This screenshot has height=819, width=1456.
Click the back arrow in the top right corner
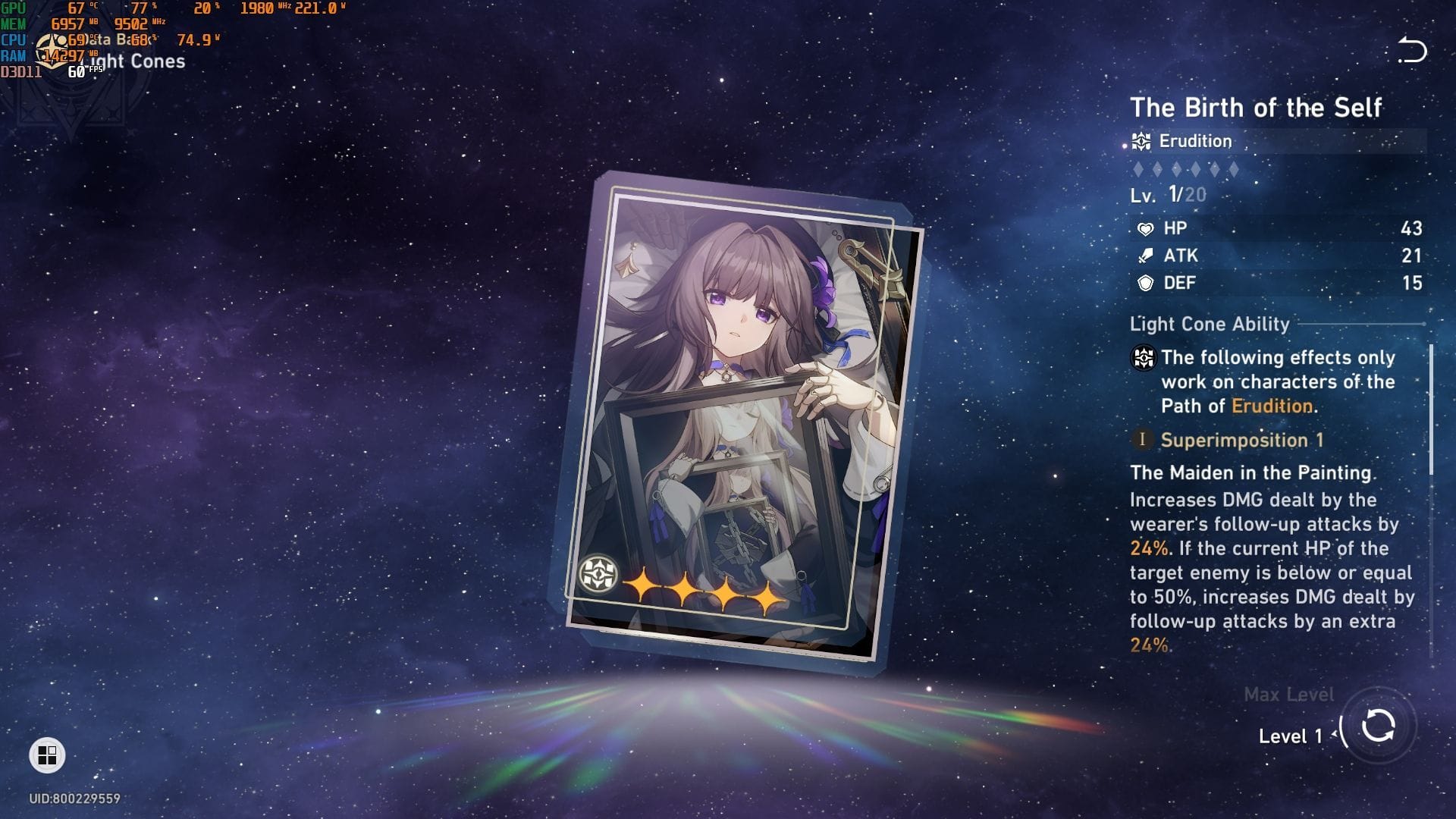[x=1412, y=47]
